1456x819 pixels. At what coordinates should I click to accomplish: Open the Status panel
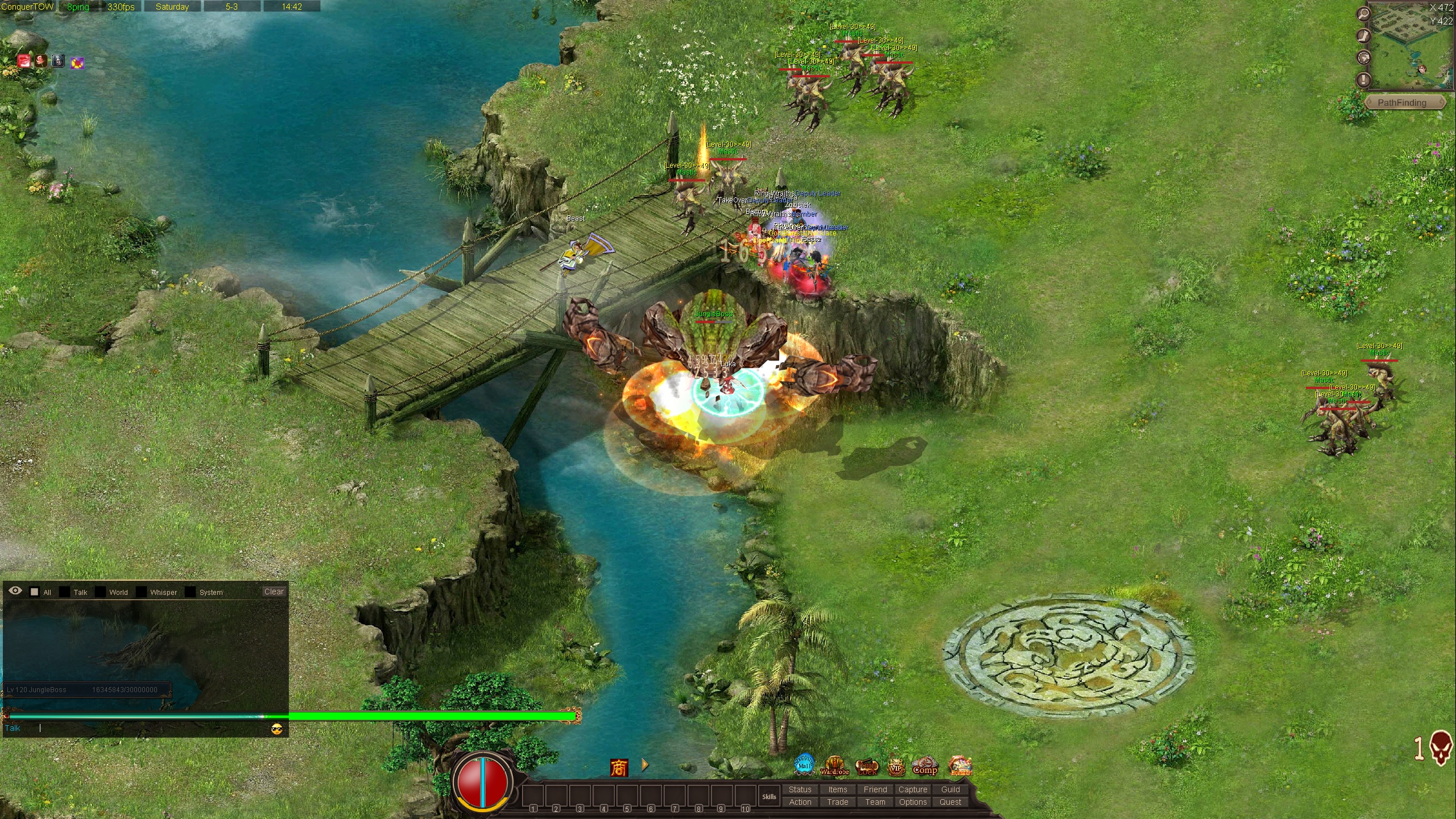(800, 789)
